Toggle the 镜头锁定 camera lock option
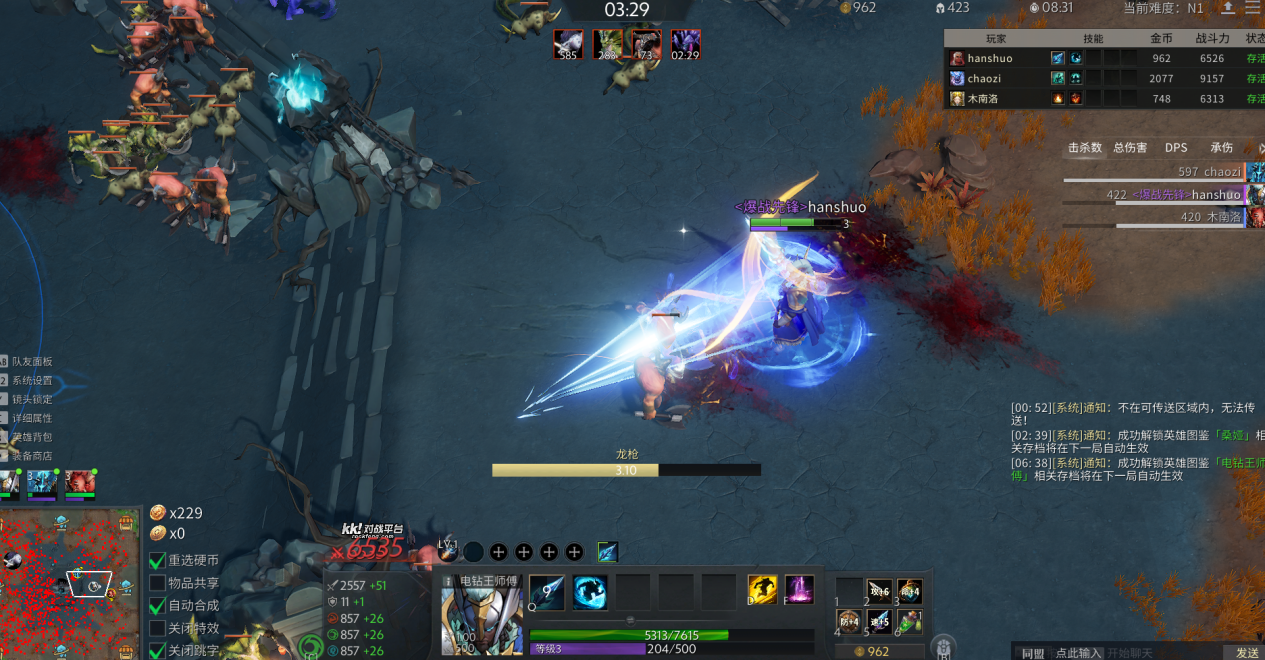Viewport: 1265px width, 660px height. tap(31, 399)
